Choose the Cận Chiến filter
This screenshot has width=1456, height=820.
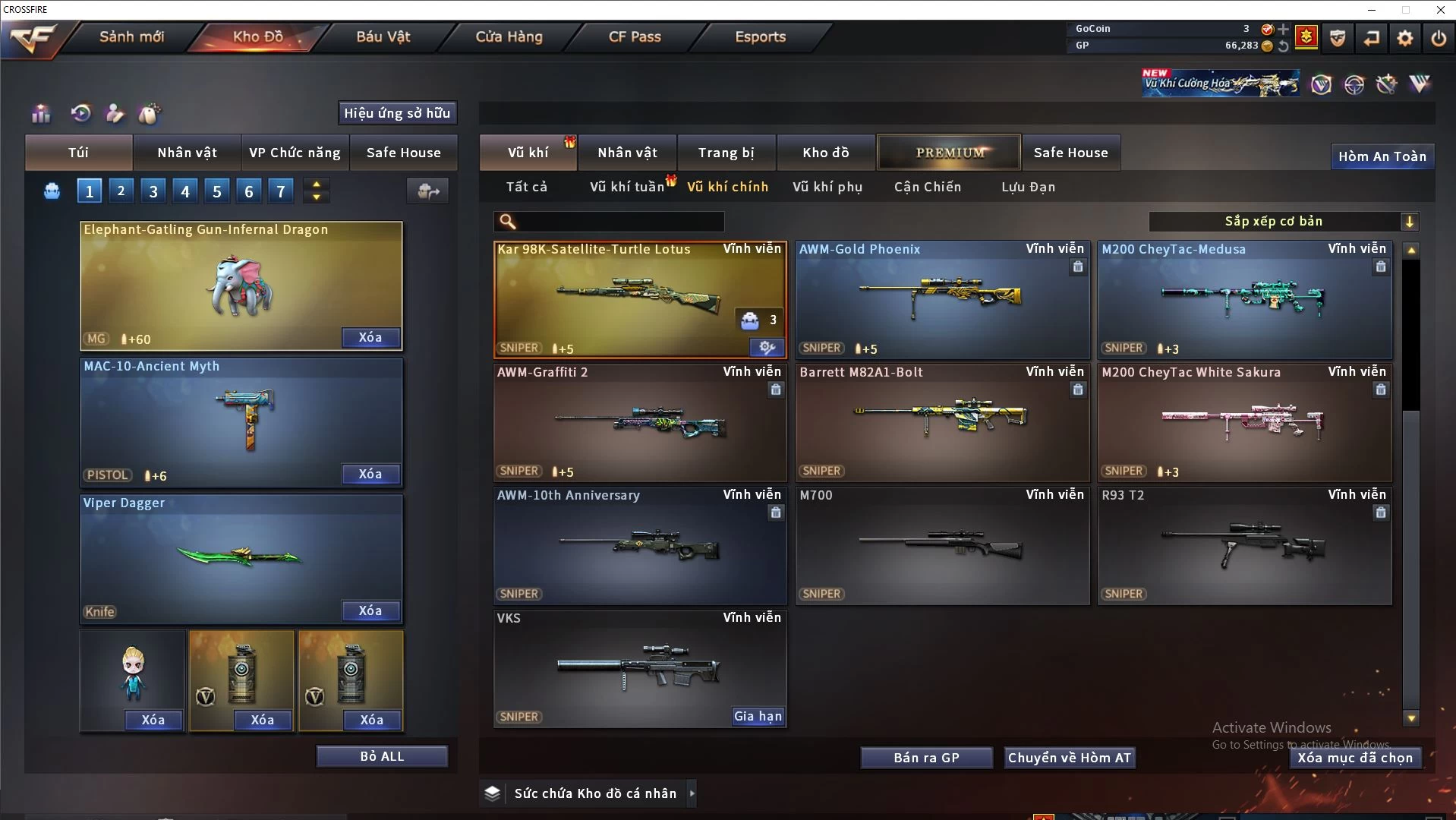tap(927, 187)
